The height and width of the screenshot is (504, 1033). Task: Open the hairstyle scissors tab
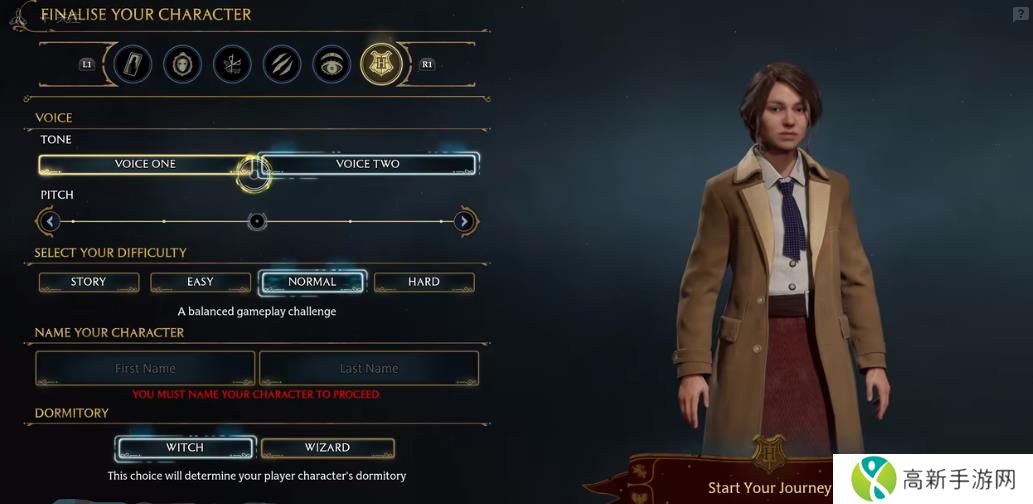click(x=232, y=65)
